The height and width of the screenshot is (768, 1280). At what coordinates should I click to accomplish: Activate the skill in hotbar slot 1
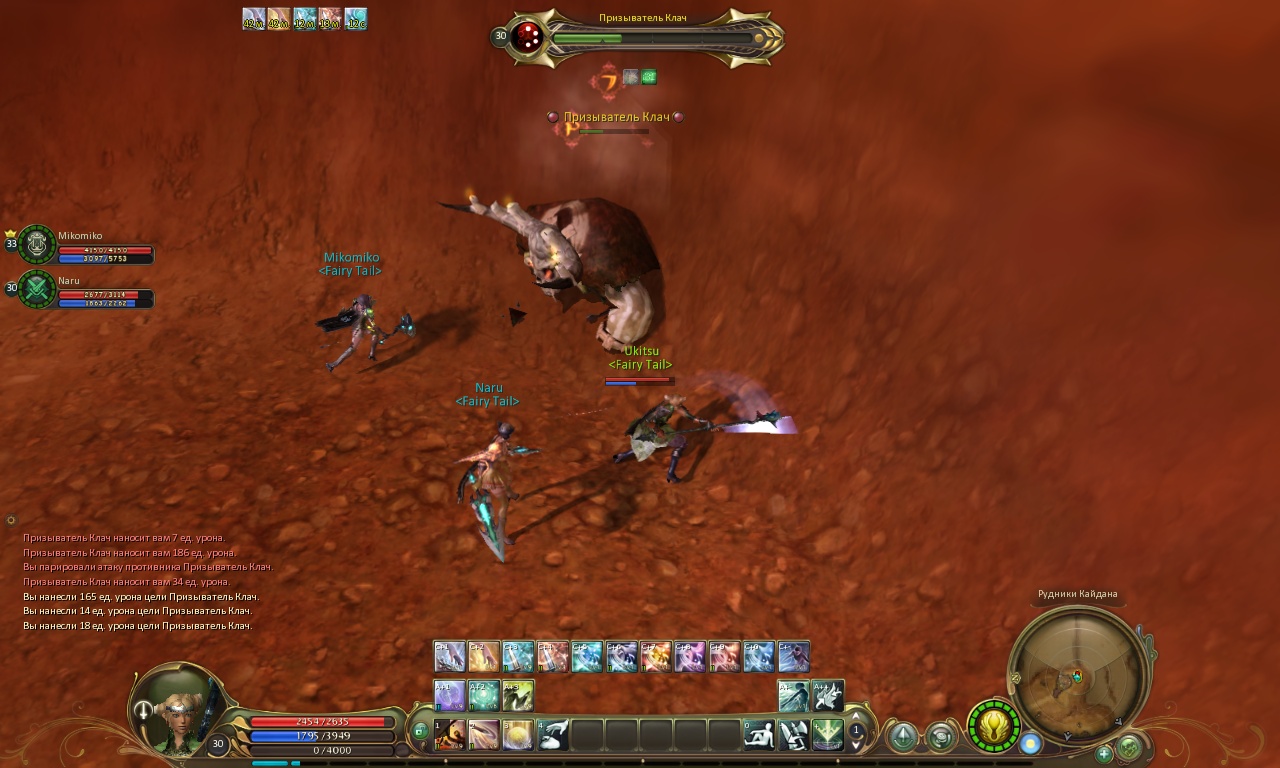450,735
